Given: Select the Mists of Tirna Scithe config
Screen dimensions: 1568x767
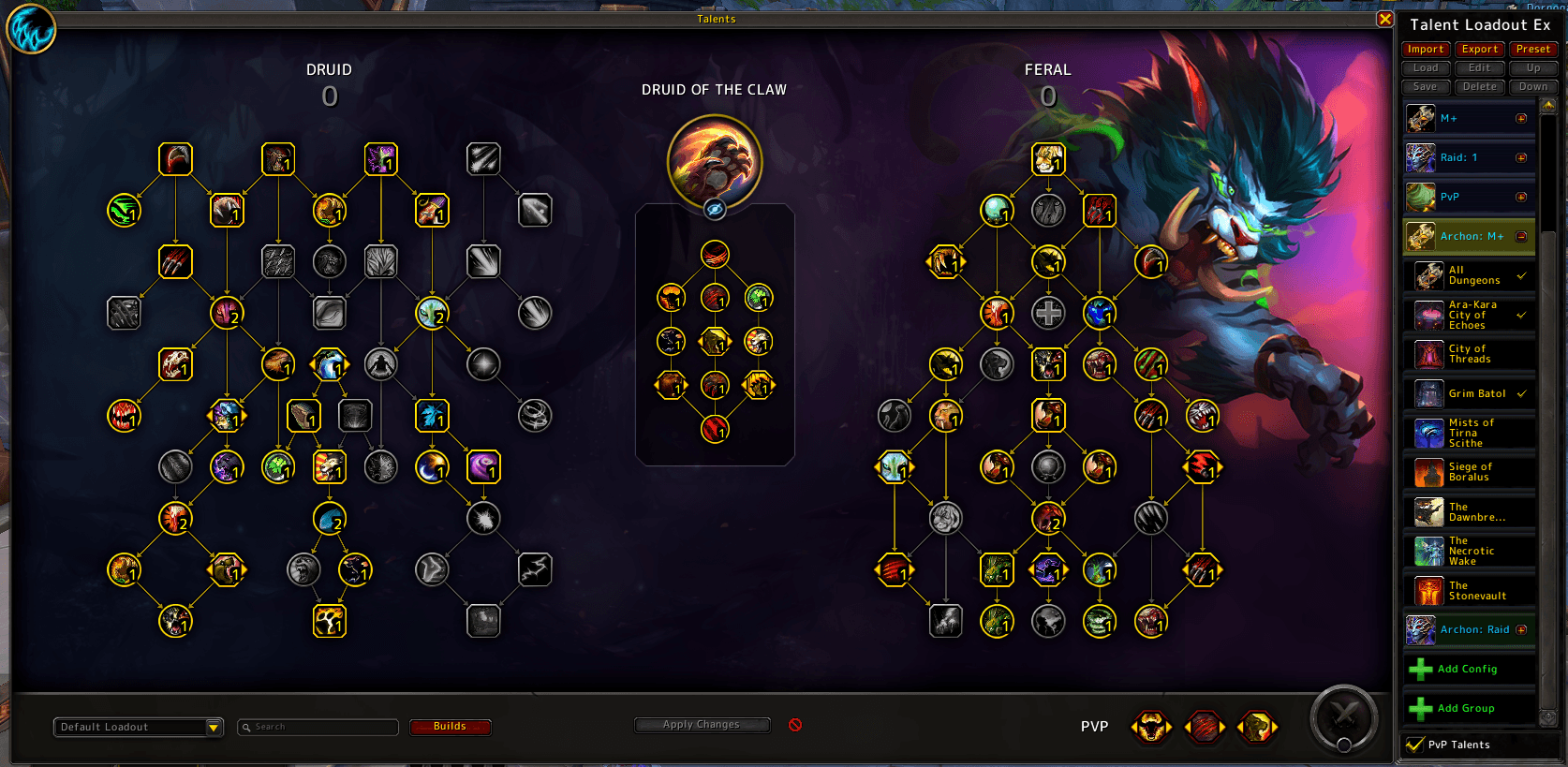Looking at the screenshot, I should point(1472,434).
